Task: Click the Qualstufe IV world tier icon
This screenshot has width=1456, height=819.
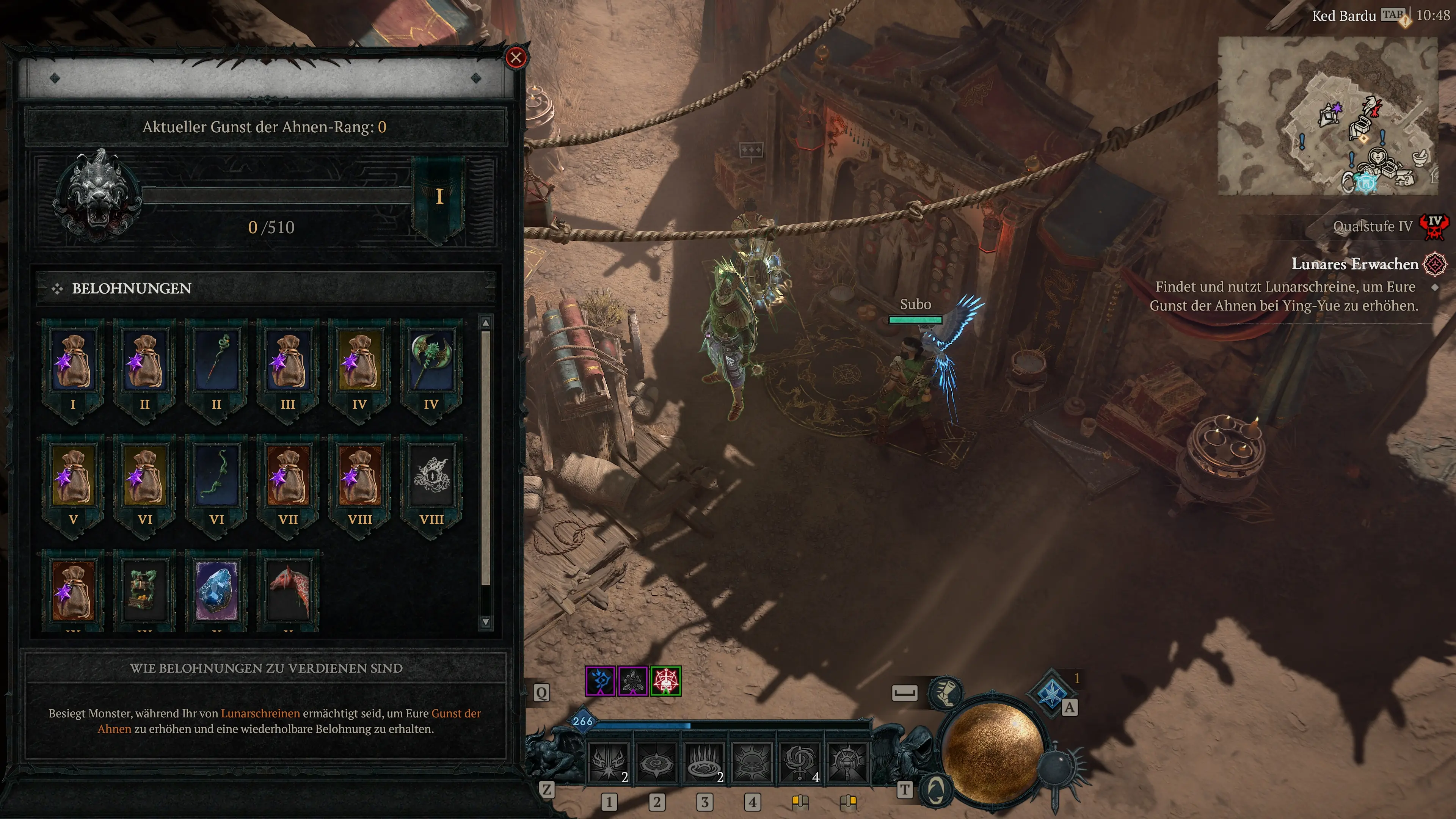Action: [x=1434, y=226]
